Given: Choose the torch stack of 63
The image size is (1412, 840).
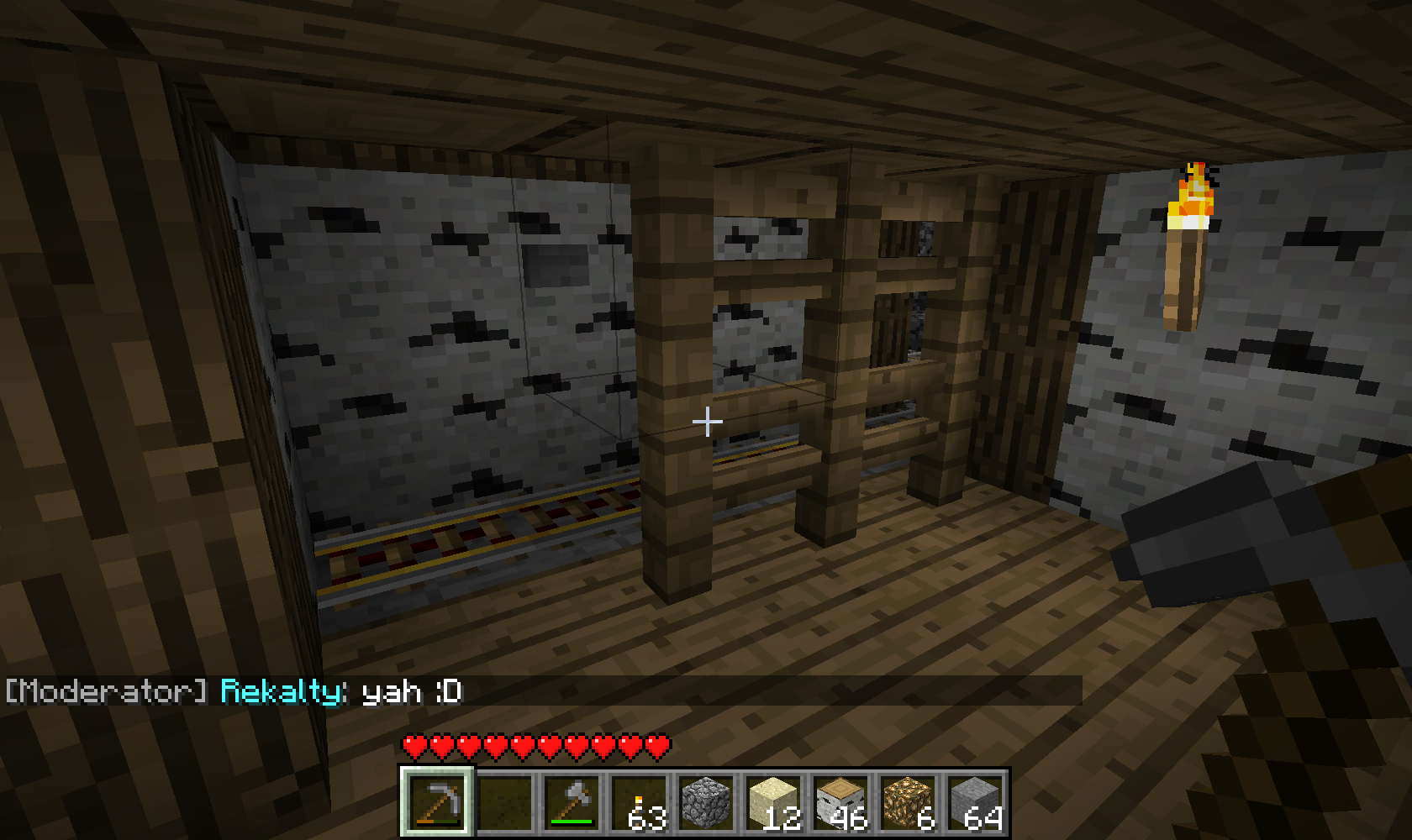Looking at the screenshot, I should point(639,802).
